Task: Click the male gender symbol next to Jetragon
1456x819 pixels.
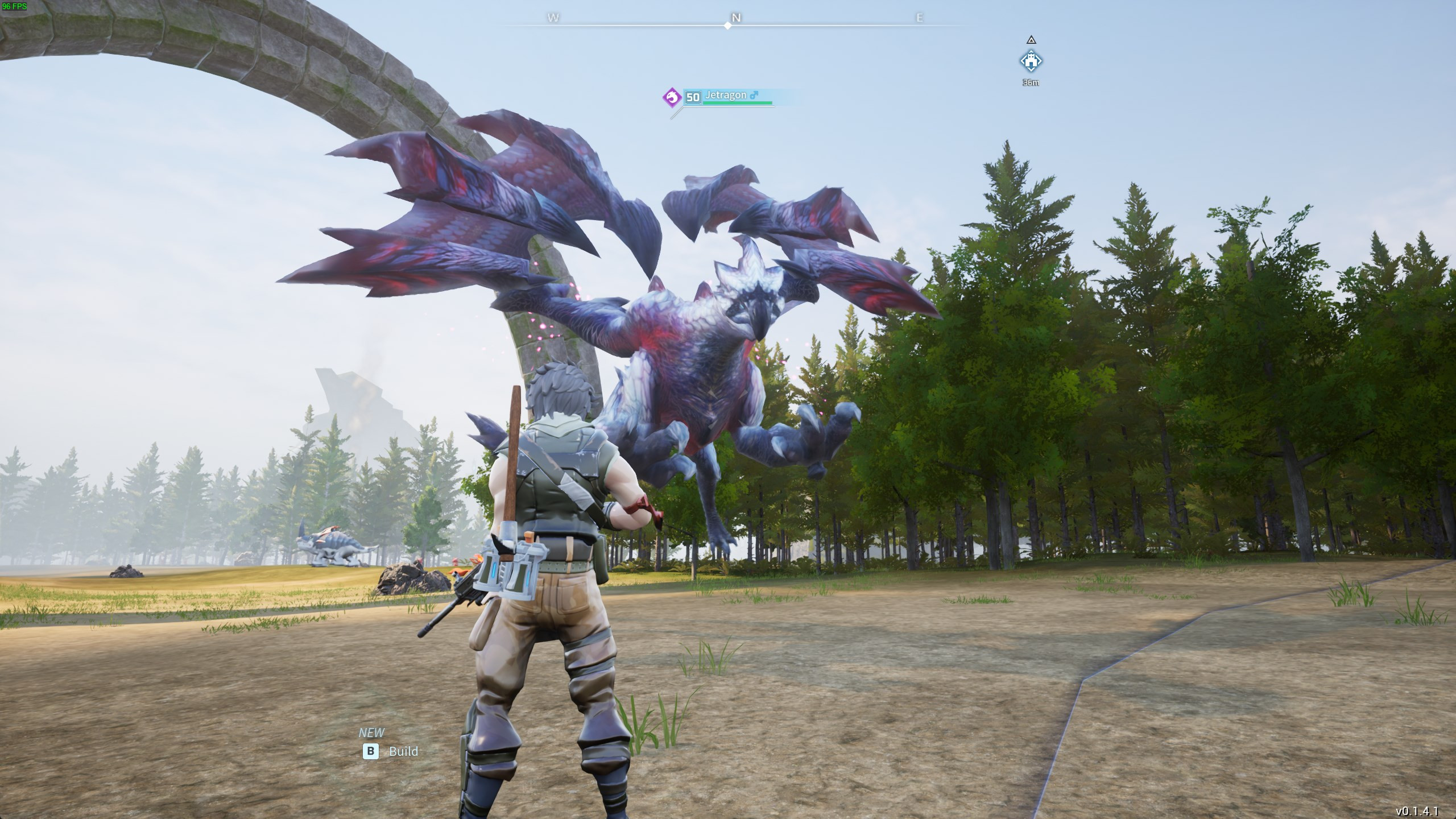Action: 754,96
